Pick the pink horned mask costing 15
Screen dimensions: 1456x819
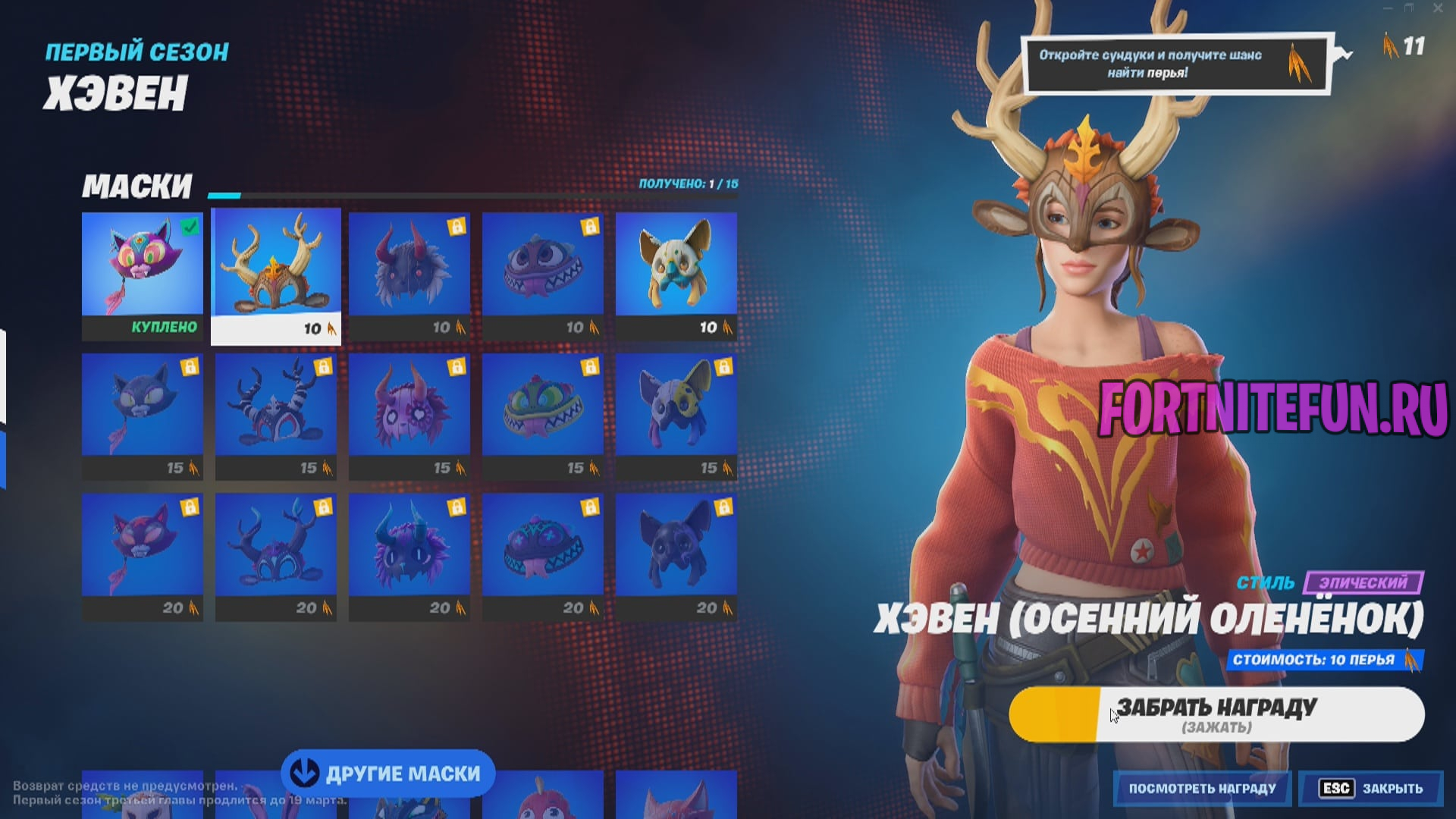coord(409,406)
